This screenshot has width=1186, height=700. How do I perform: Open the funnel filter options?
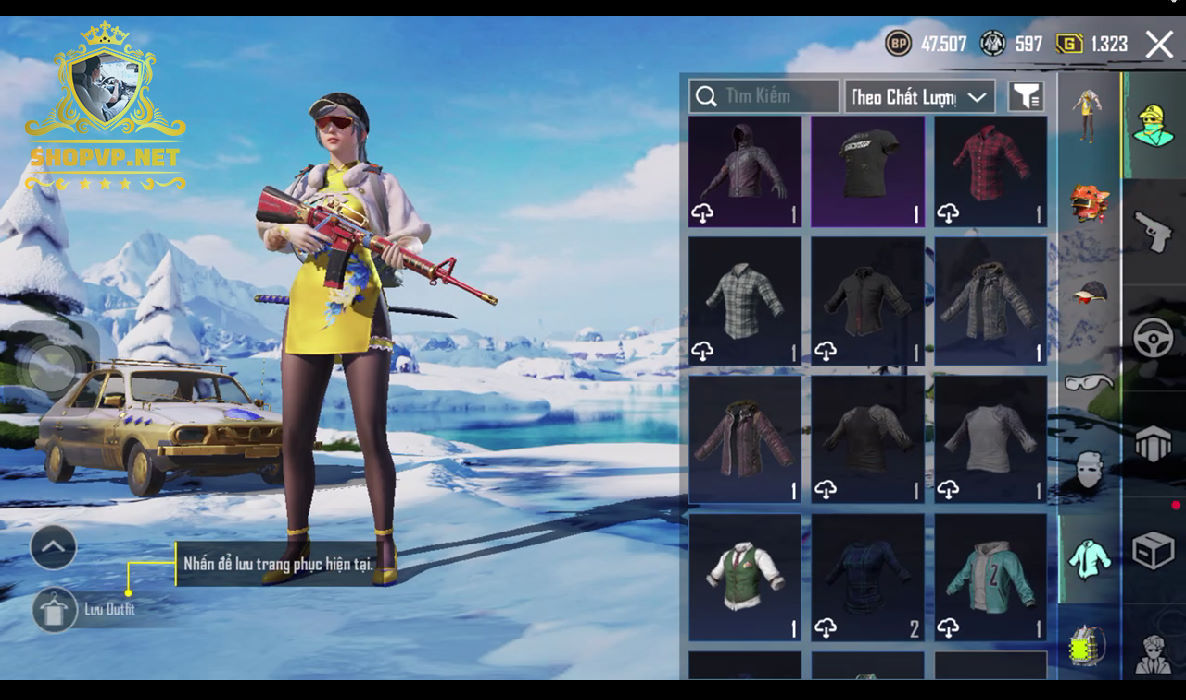[1026, 96]
